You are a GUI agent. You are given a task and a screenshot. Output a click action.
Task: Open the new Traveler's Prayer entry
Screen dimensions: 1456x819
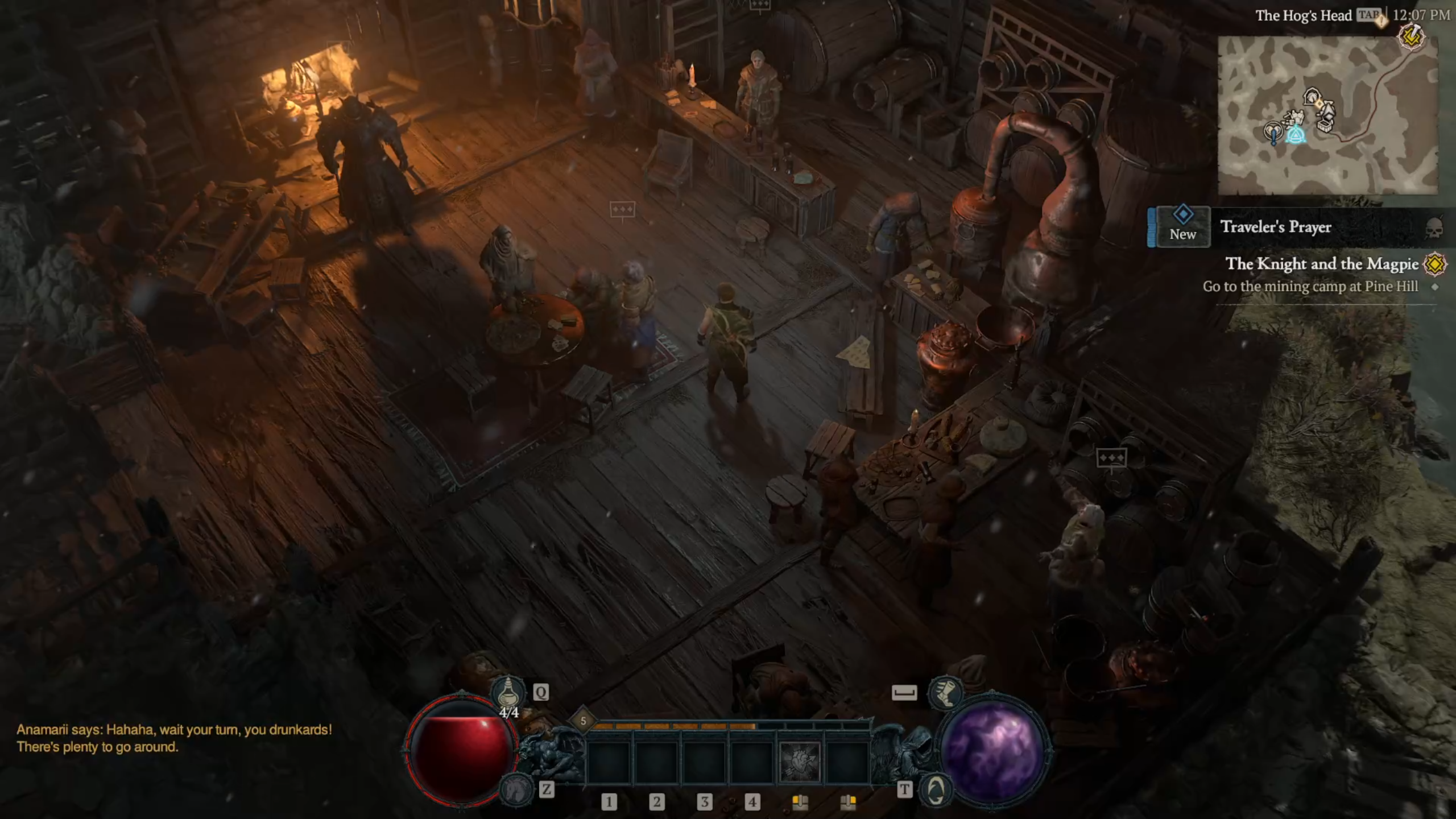coord(1276,227)
